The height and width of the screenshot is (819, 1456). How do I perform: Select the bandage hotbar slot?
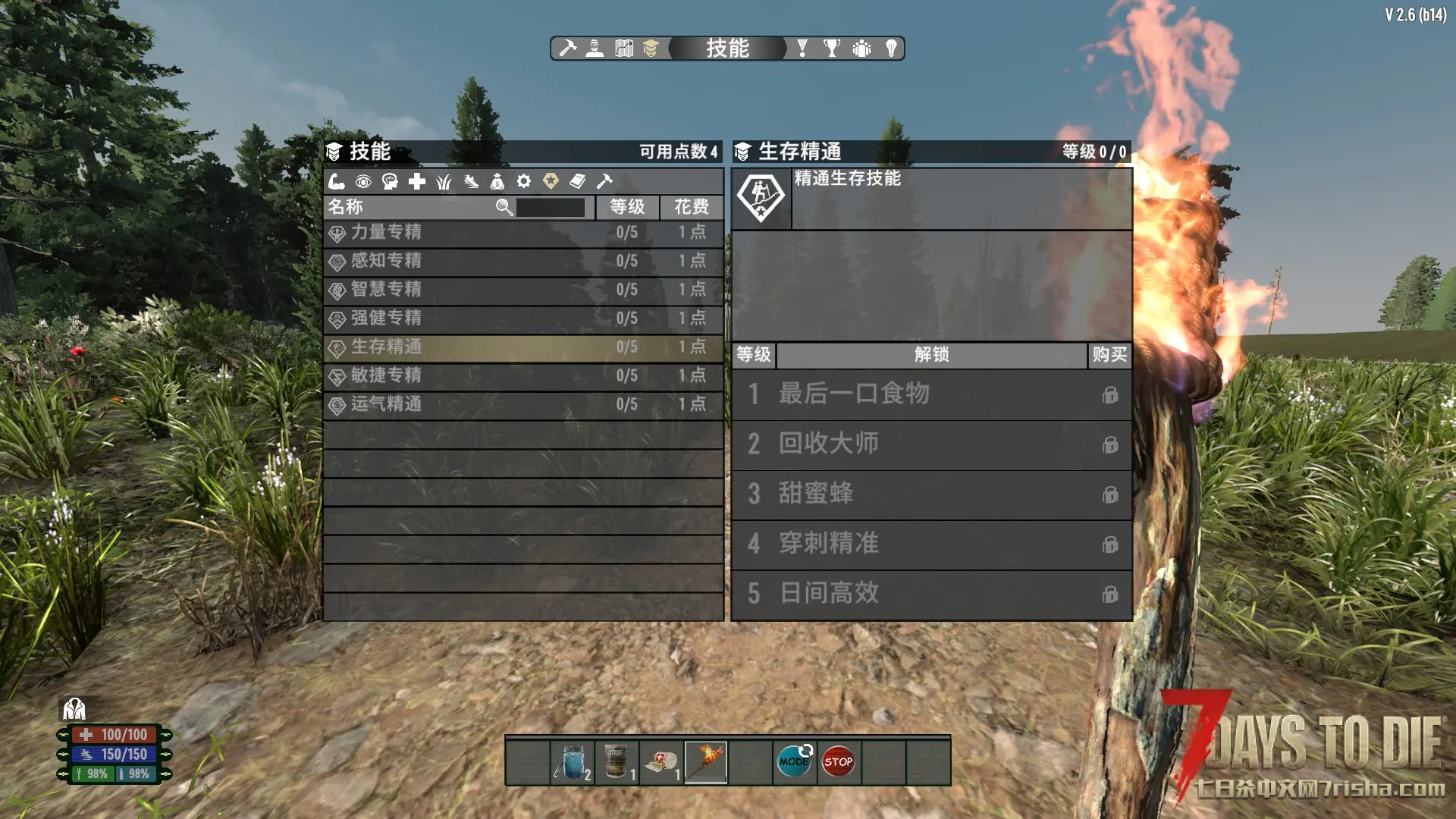pos(661,761)
